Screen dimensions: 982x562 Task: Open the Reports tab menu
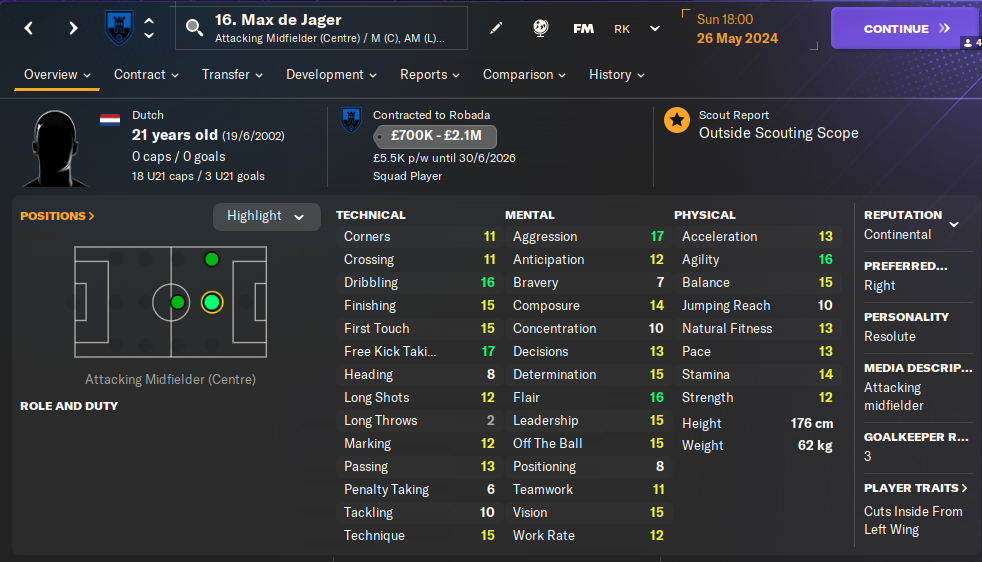430,75
